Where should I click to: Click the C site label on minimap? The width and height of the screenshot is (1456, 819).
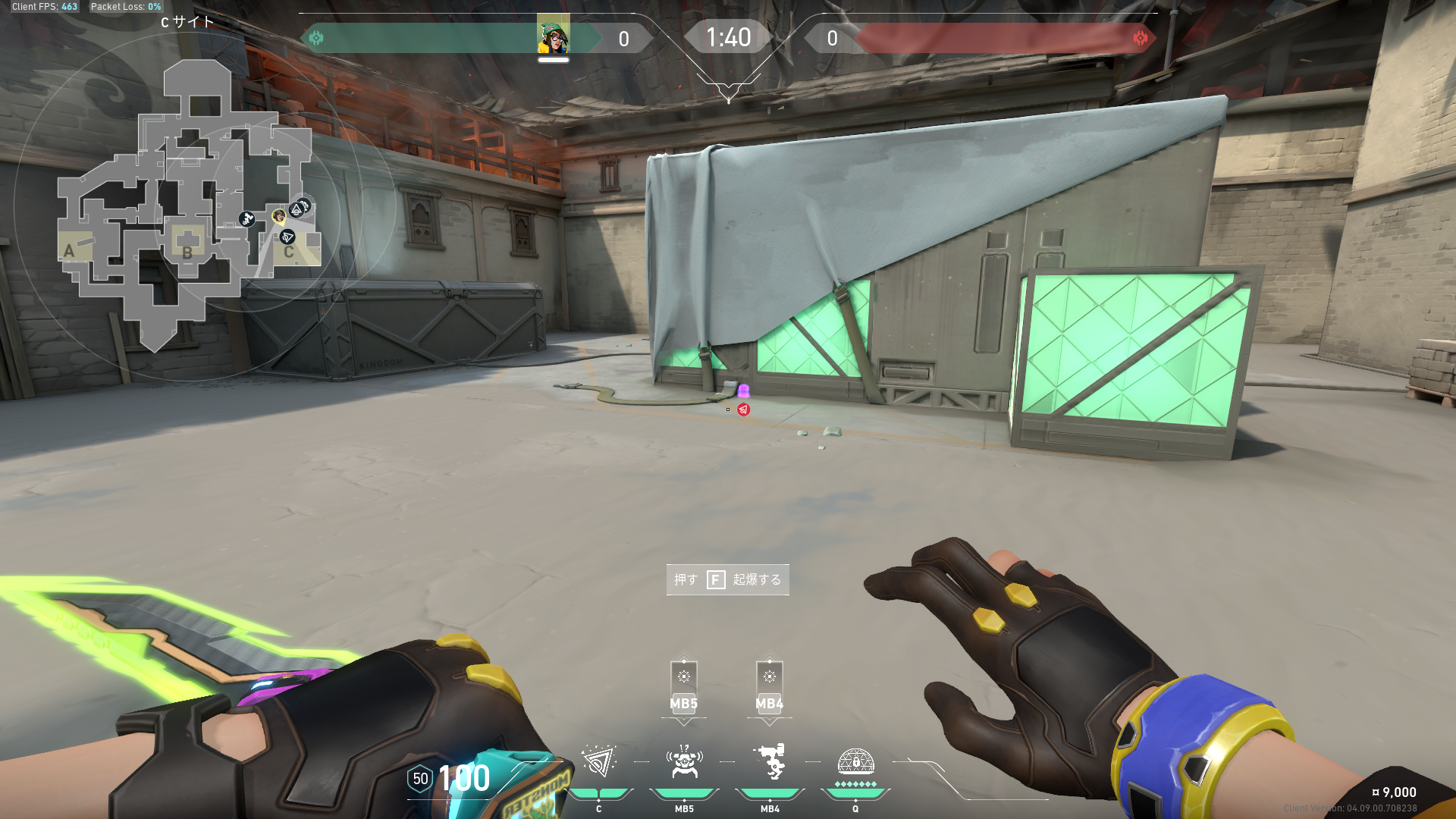[x=289, y=252]
